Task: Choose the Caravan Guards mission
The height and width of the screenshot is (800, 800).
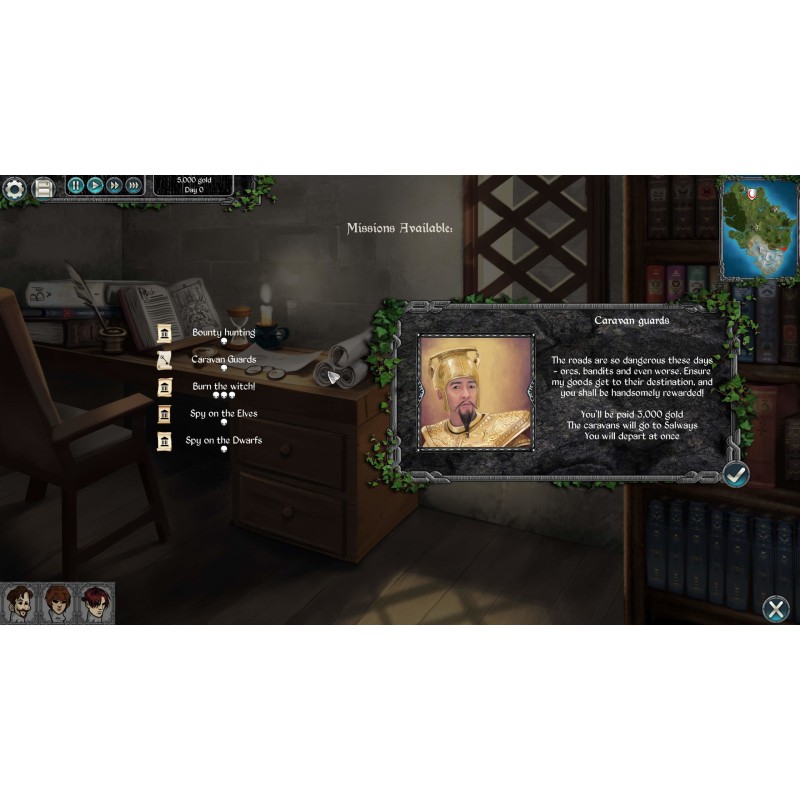Action: [223, 360]
